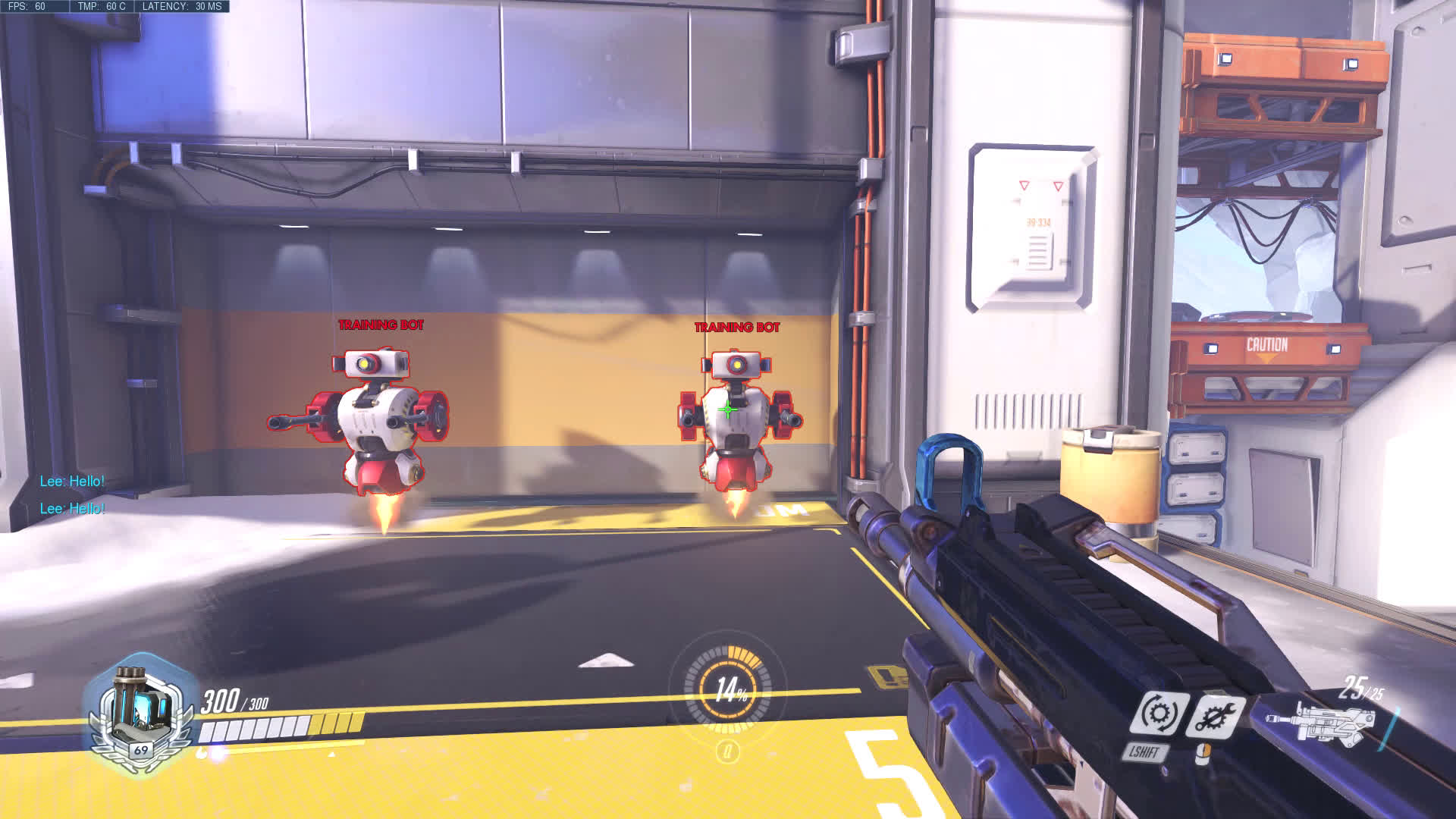Click the Bastion hero portrait badge
Viewport: 1456px width, 819px height.
pyautogui.click(x=138, y=713)
